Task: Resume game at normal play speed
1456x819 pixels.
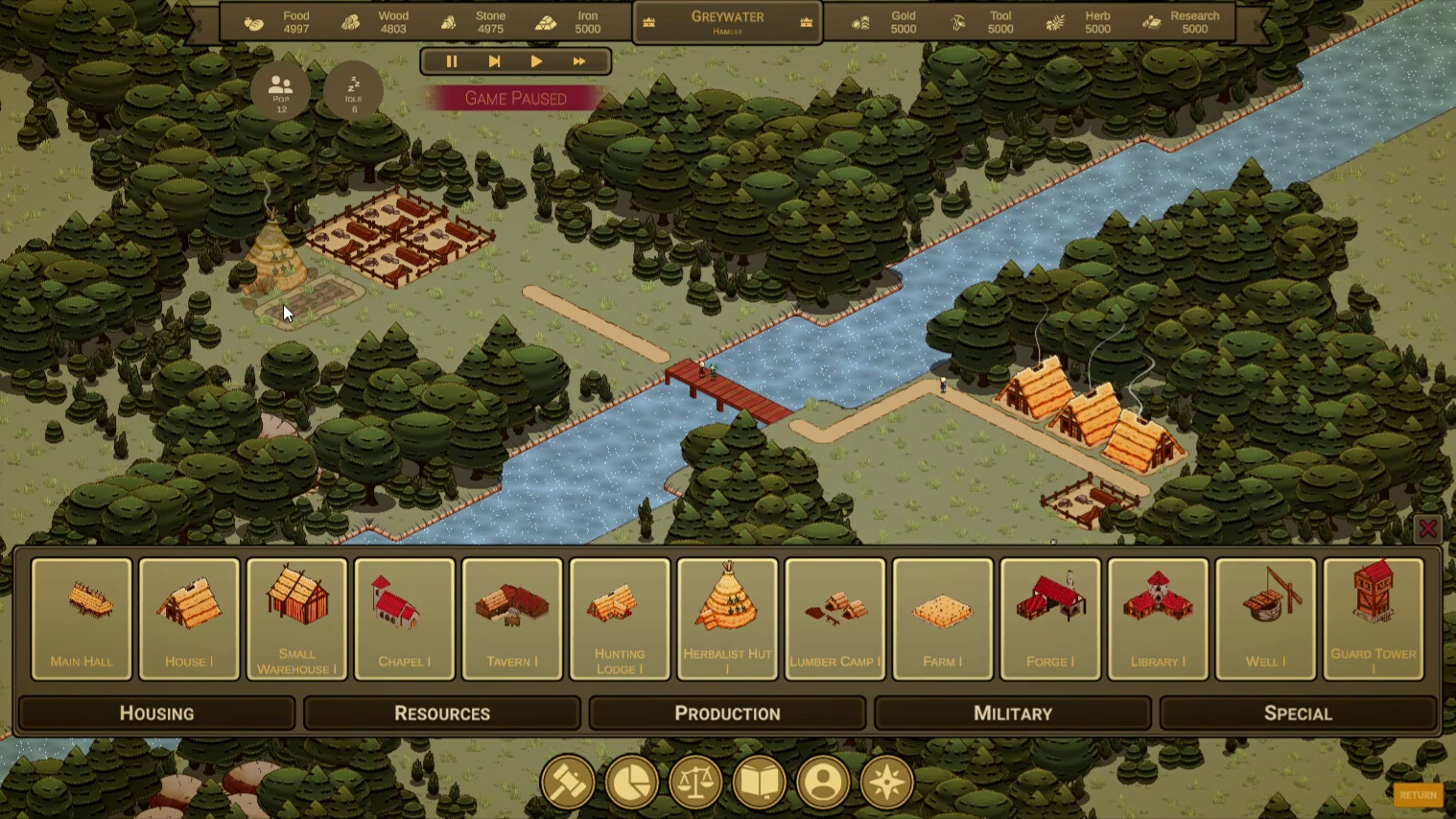Action: [x=536, y=61]
